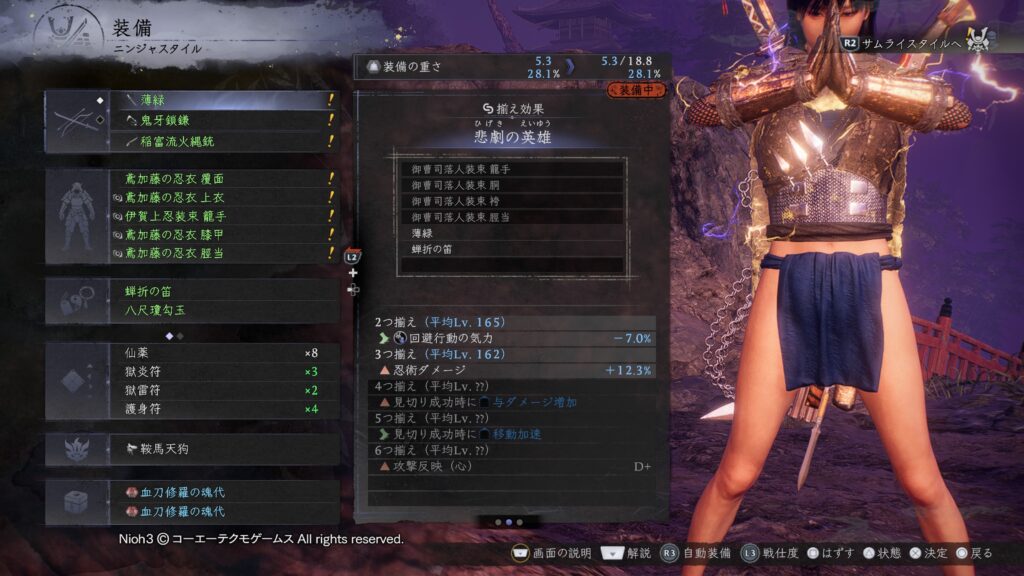
Task: Choose the 伊賀上忍装束 籠手 gauntlet slot
Action: (220, 216)
